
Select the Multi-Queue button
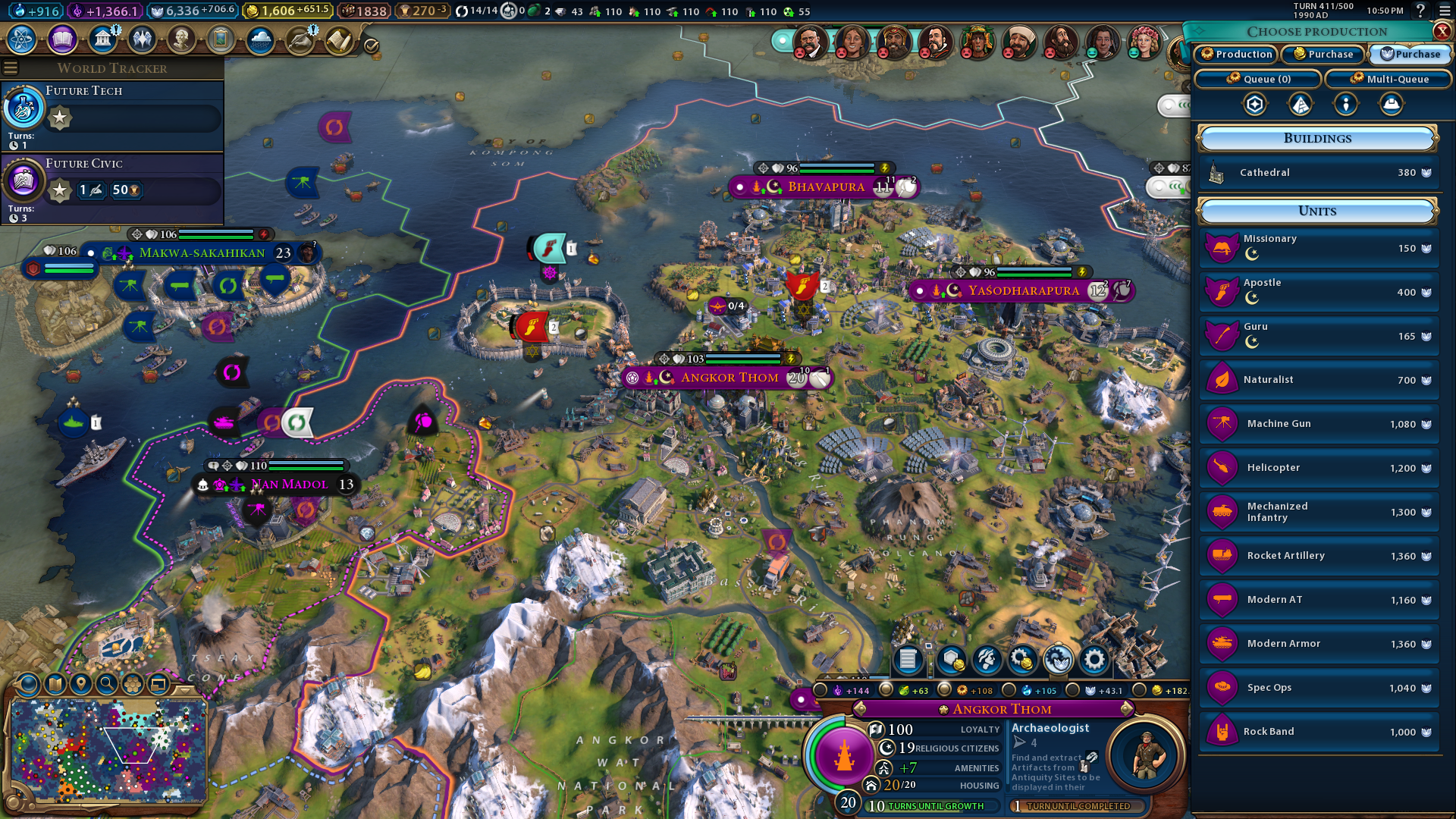pos(1389,79)
